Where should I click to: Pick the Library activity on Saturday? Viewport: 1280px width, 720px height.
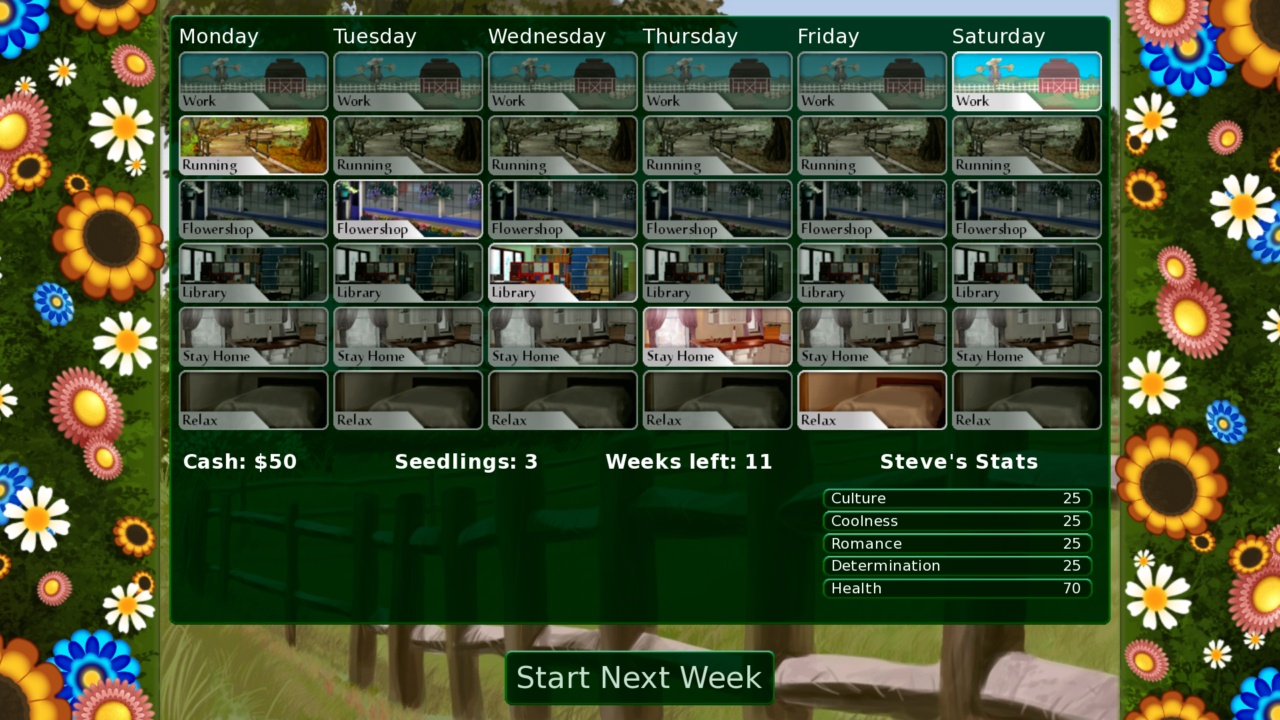click(1026, 273)
